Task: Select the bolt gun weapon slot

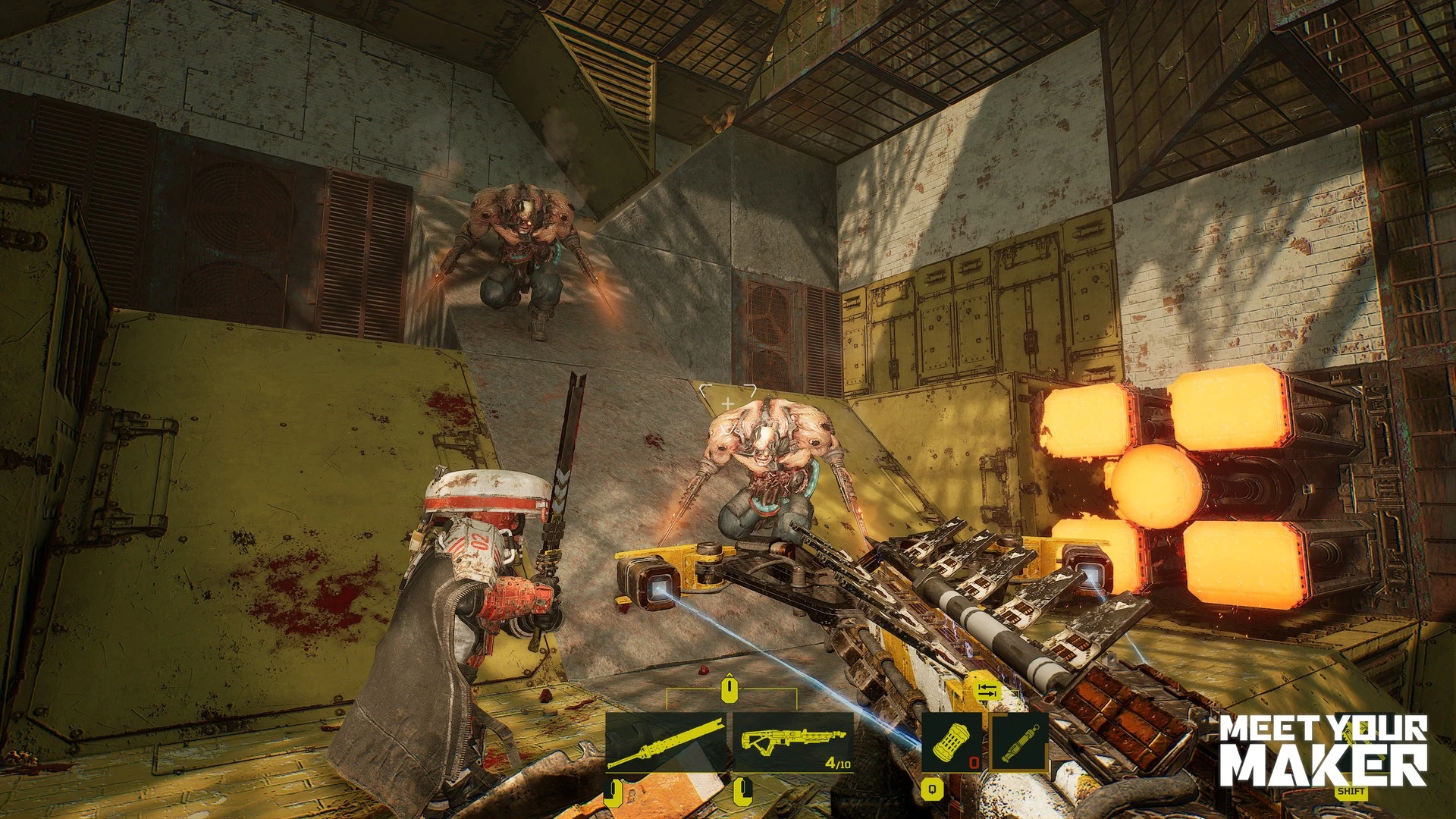Action: pyautogui.click(x=792, y=742)
